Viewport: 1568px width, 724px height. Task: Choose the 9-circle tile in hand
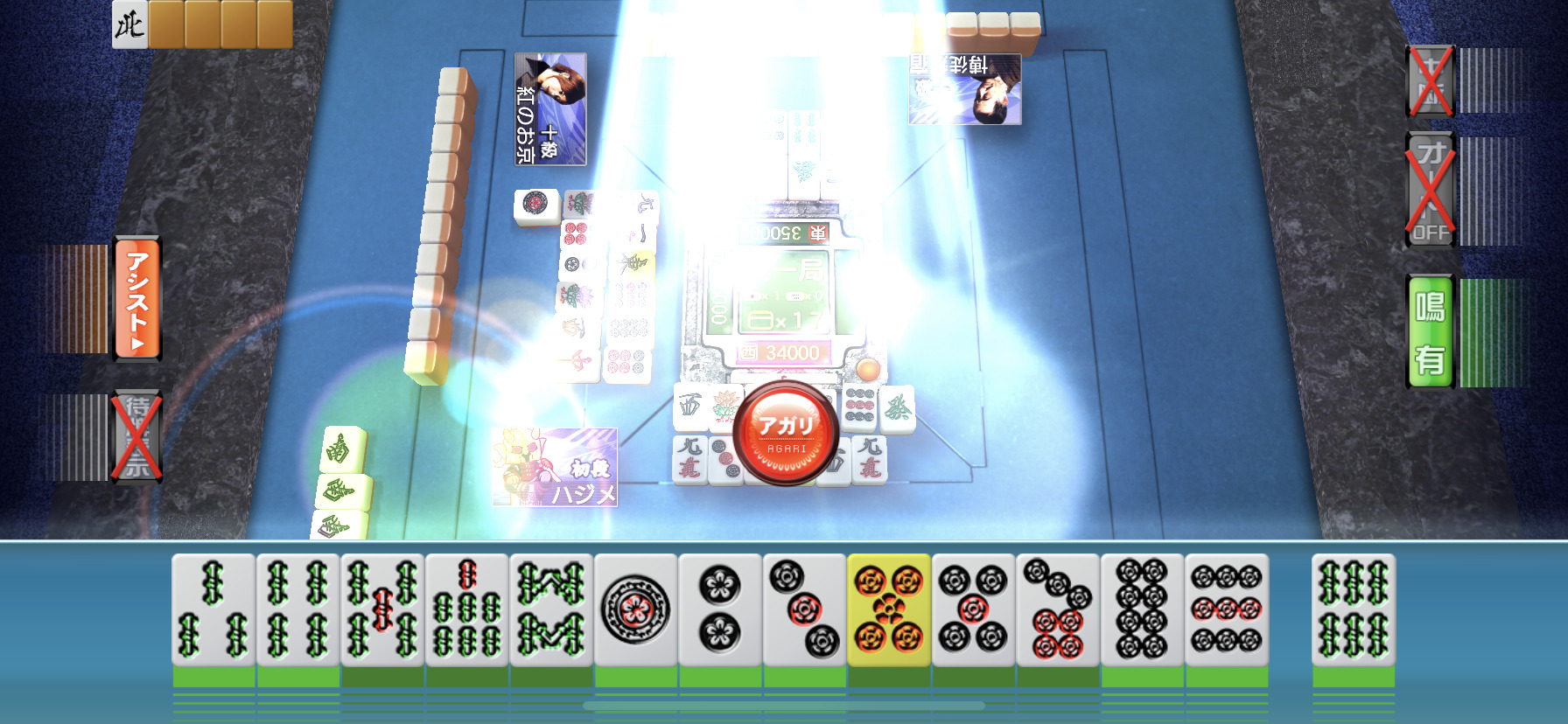tap(1226, 610)
